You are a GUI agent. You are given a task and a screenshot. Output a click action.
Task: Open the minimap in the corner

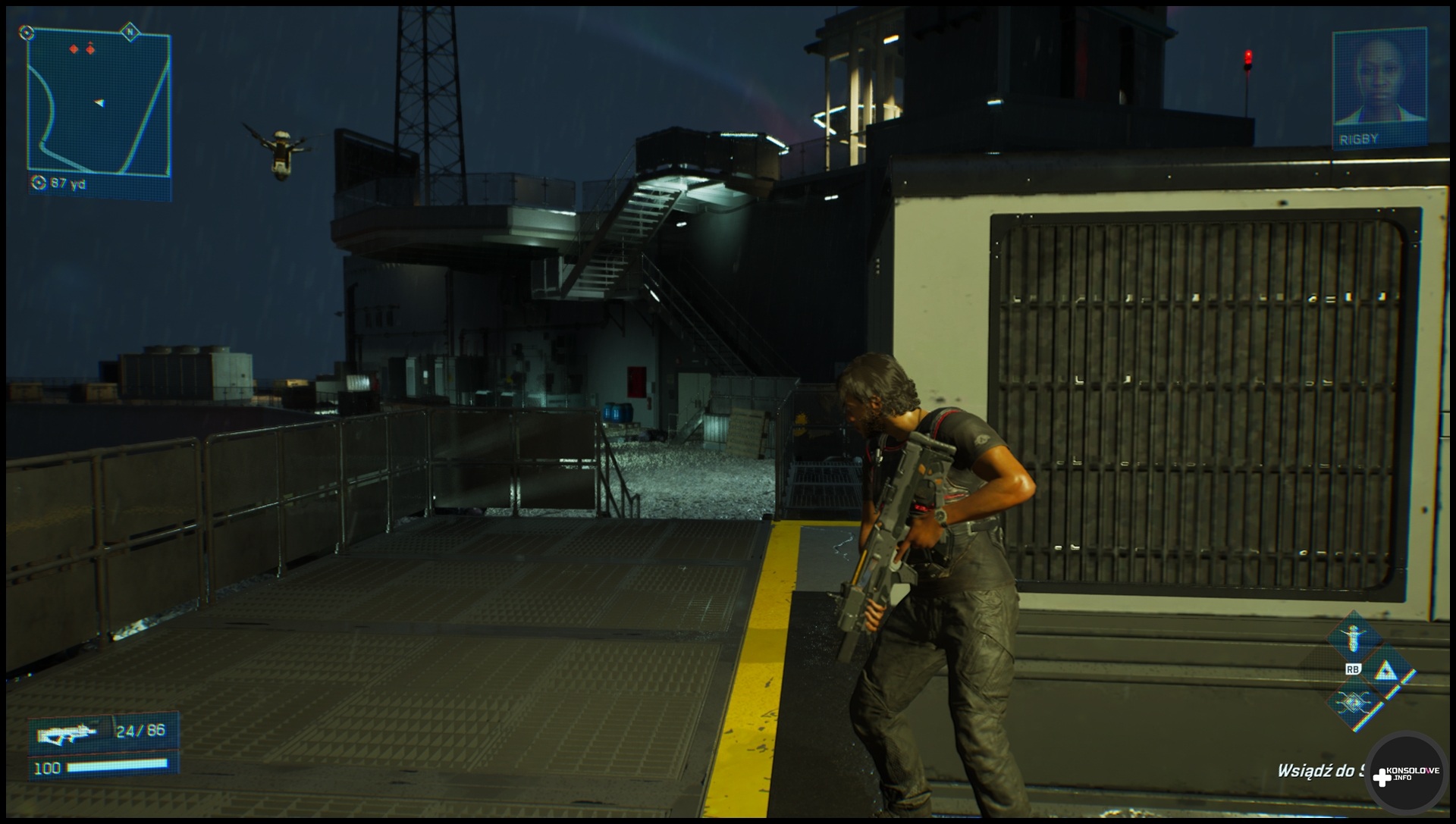click(99, 106)
